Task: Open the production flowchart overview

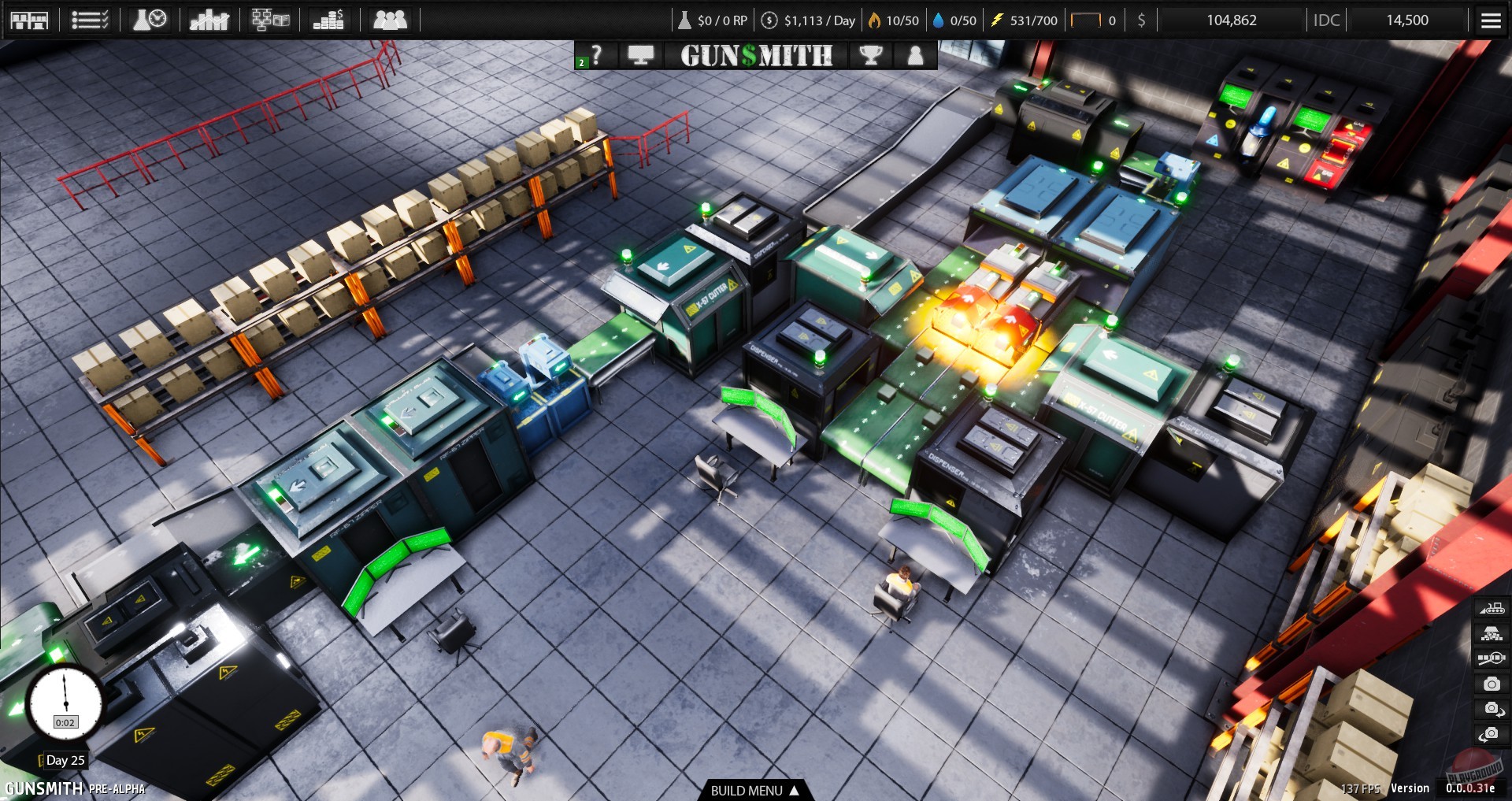Action: 270,20
